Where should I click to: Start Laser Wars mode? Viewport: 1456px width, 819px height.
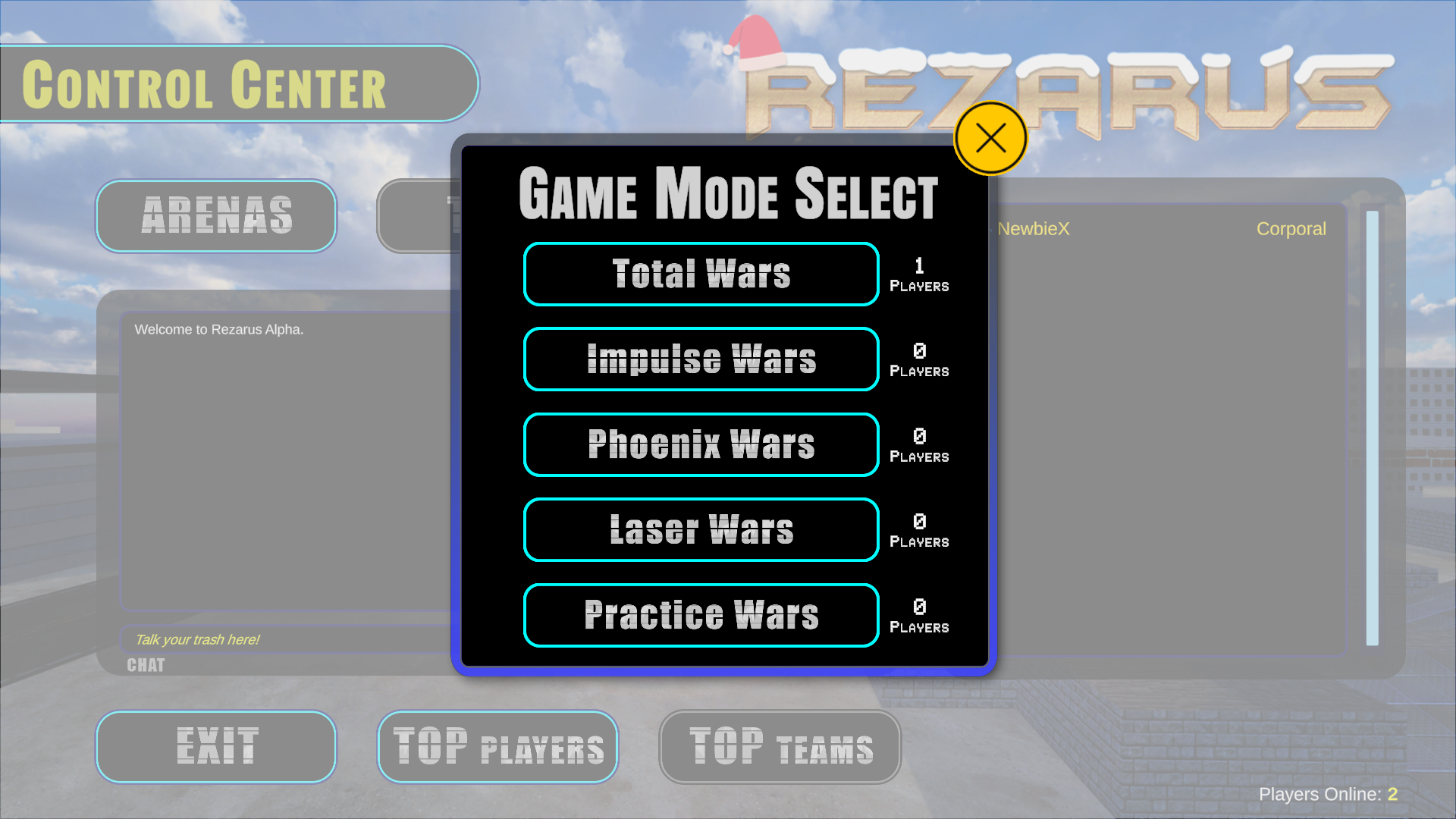[701, 530]
